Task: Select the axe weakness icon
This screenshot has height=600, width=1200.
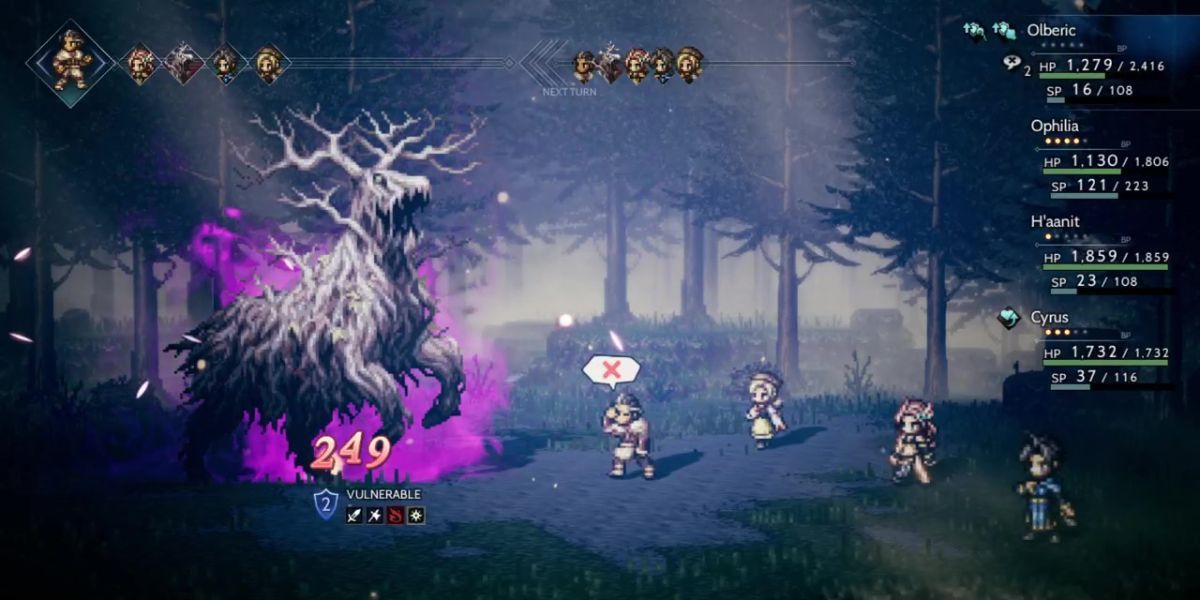Action: tap(375, 516)
